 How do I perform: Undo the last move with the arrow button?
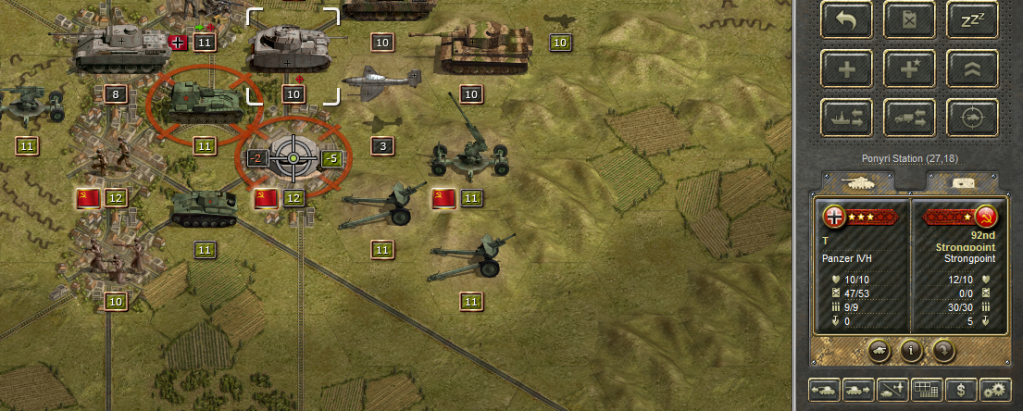pyautogui.click(x=846, y=18)
